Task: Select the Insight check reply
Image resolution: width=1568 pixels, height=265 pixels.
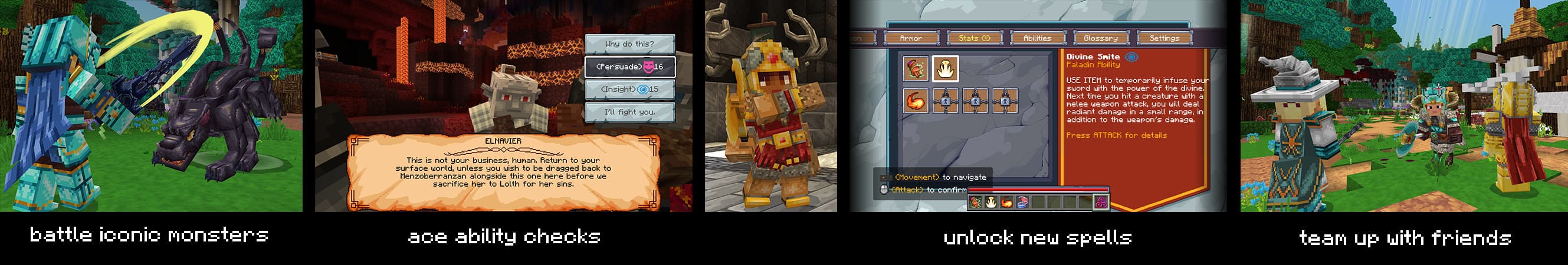Action: [629, 90]
